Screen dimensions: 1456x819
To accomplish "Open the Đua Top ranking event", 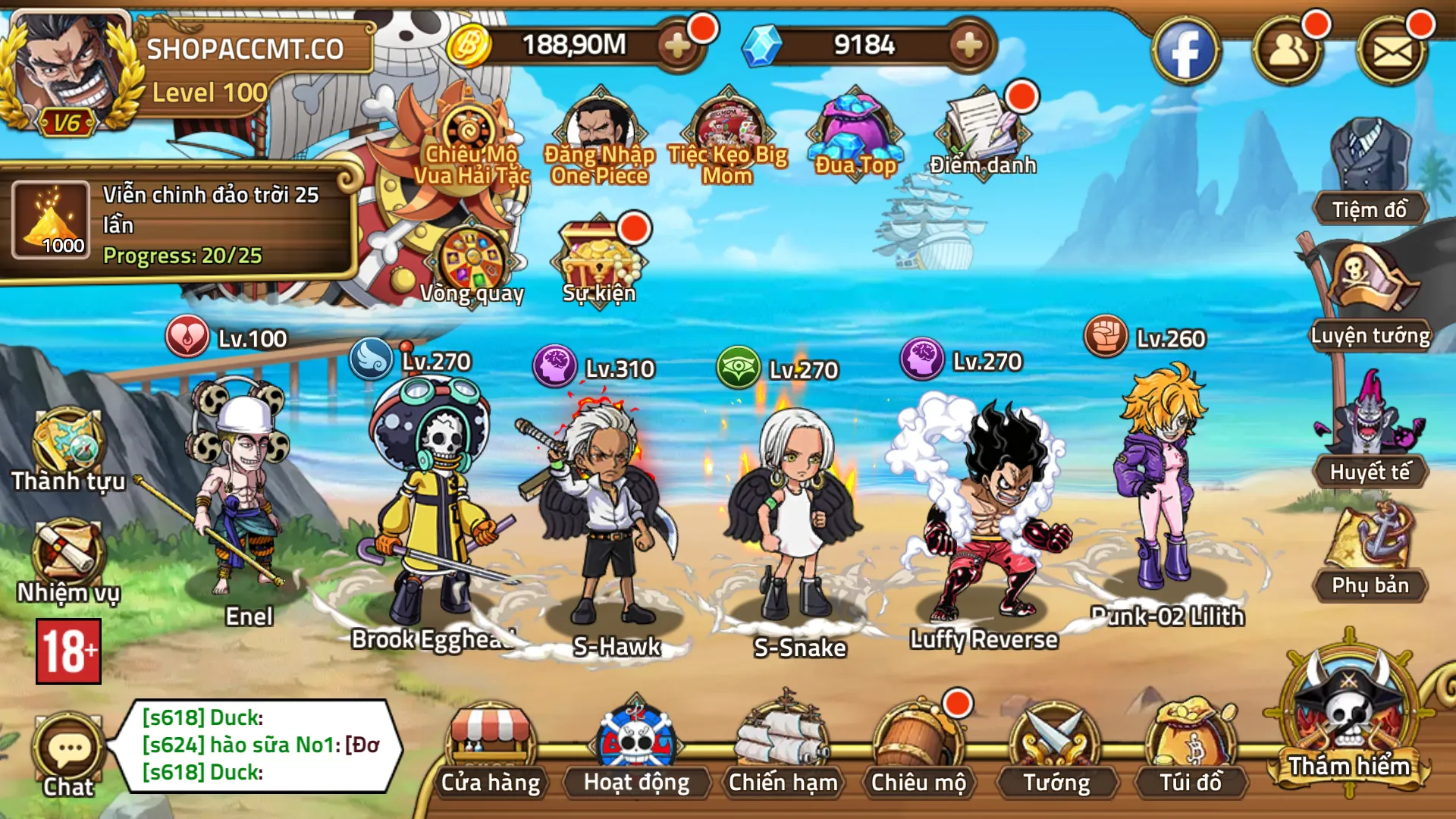I will 855,133.
